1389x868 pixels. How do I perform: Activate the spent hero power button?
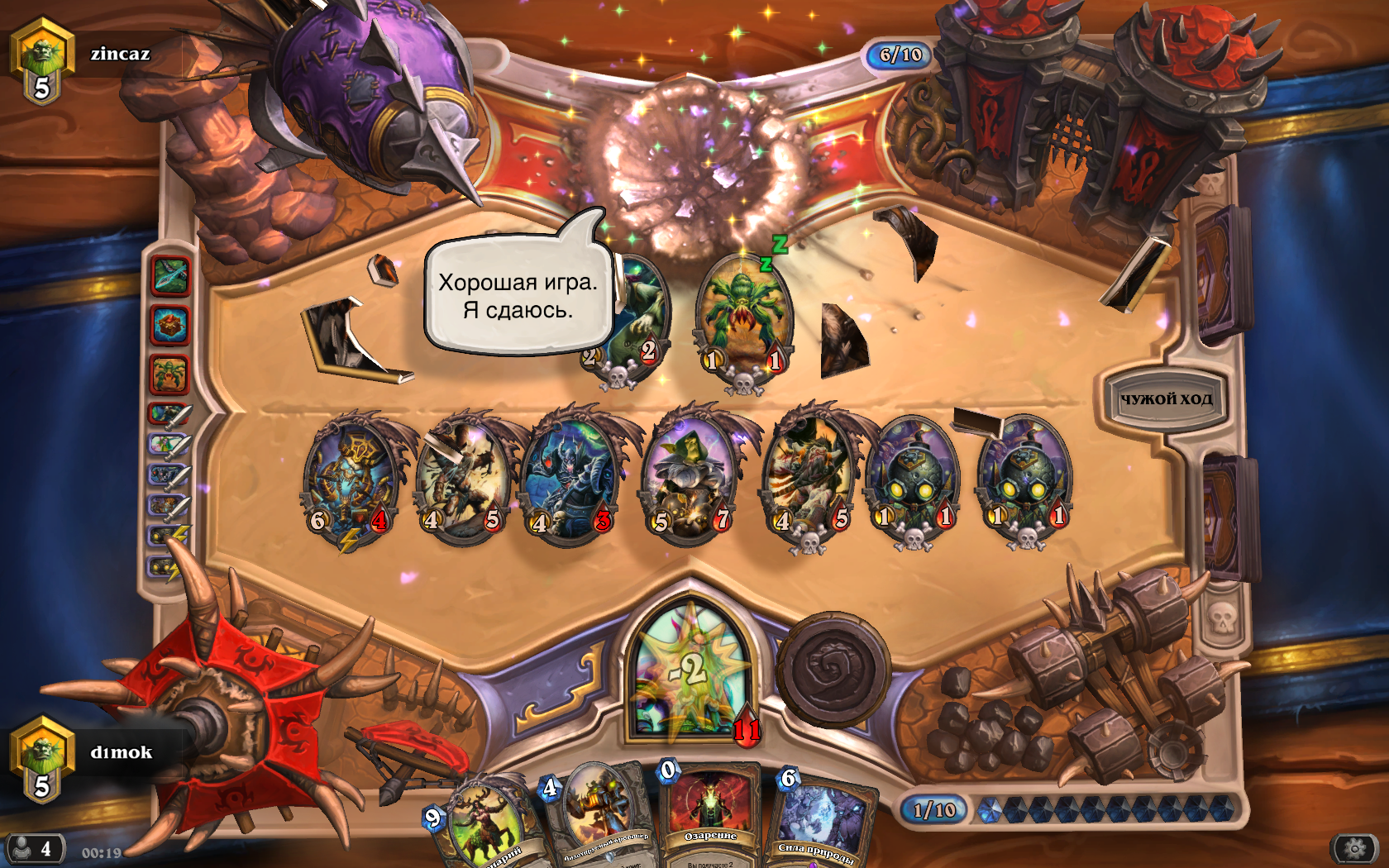[832, 670]
